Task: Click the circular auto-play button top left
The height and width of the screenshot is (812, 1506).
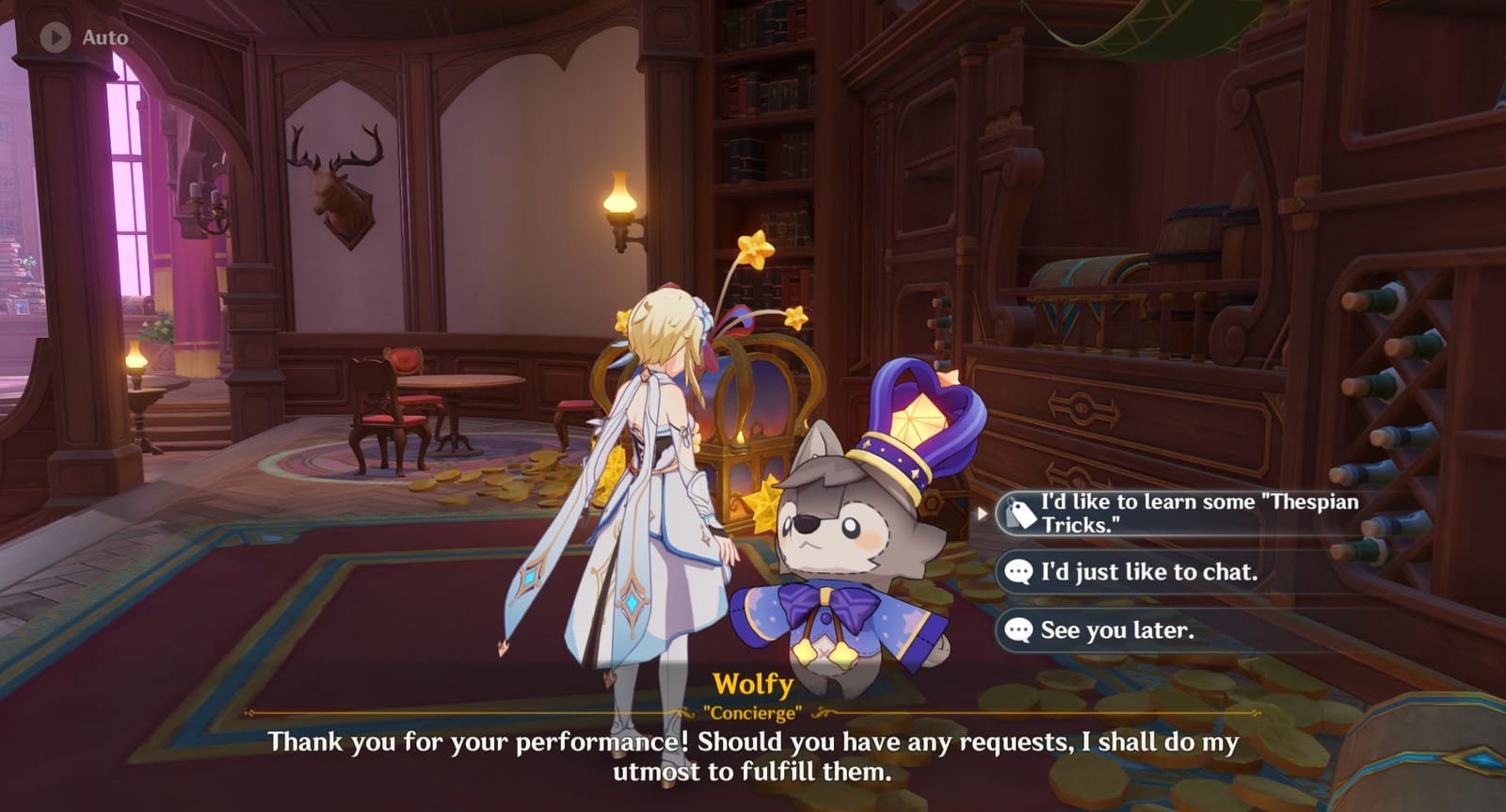Action: [54, 38]
